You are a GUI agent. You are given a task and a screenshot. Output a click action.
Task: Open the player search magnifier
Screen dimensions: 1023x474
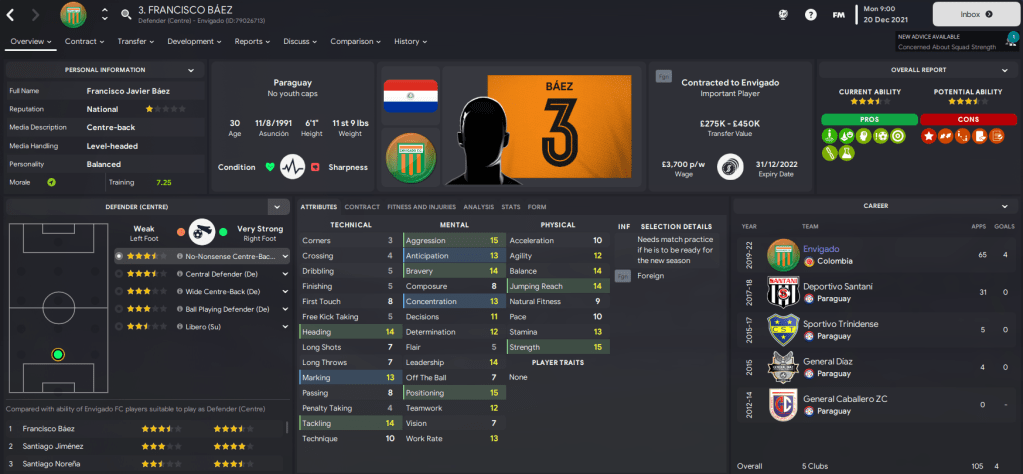[126, 15]
